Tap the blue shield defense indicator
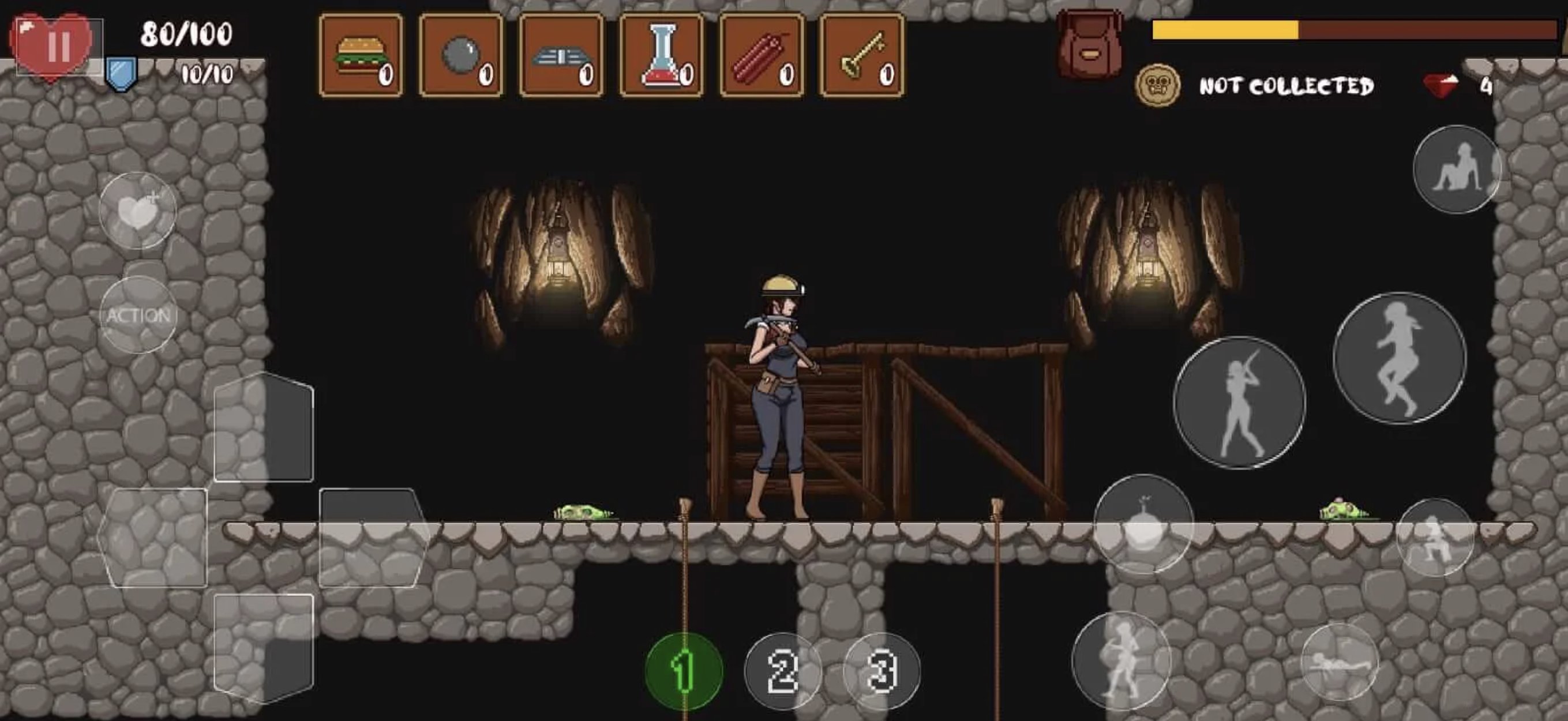Image resolution: width=1568 pixels, height=721 pixels. [121, 73]
